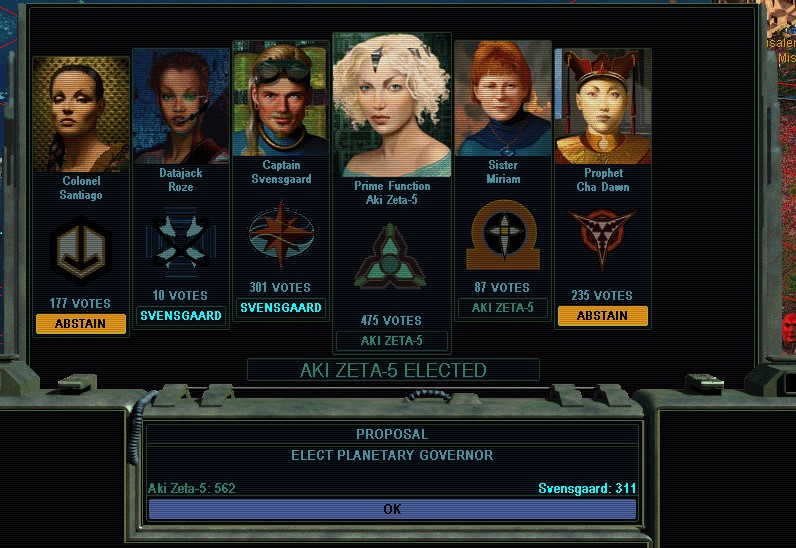
Task: Select Datajack Roze's portrait
Action: [x=181, y=106]
